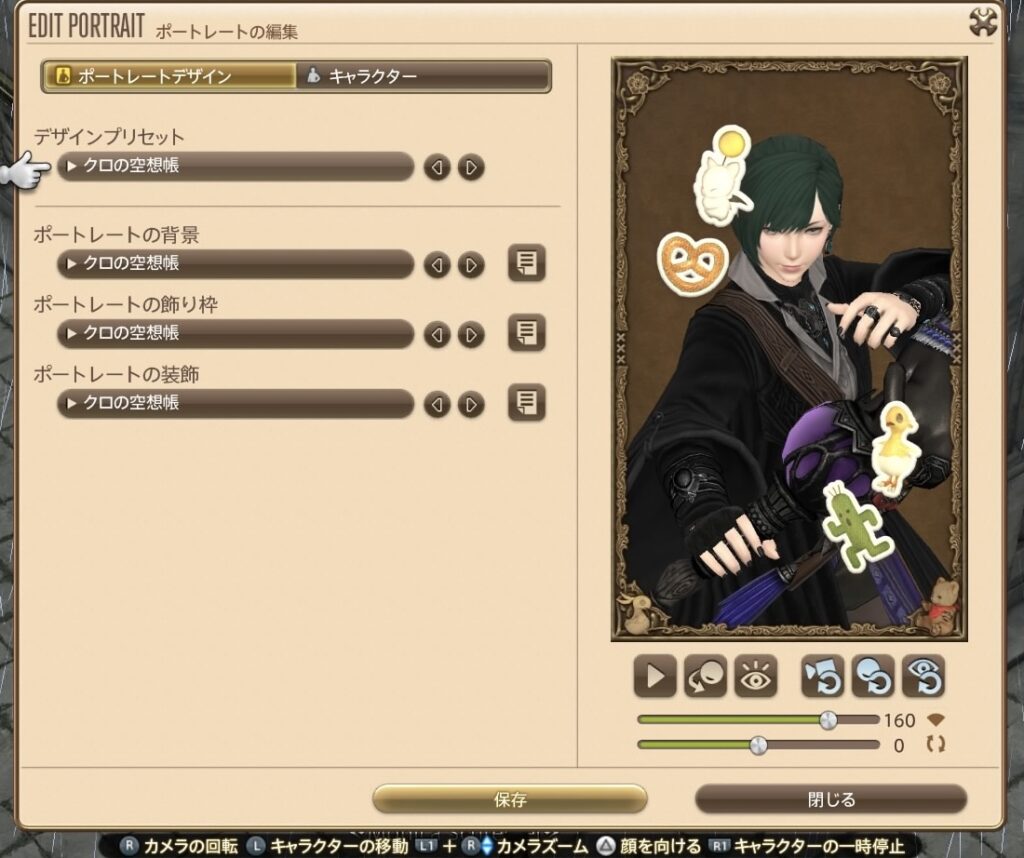Expand the ポートレートの飾り枠 dropdown
This screenshot has height=858, width=1024.
click(x=235, y=333)
